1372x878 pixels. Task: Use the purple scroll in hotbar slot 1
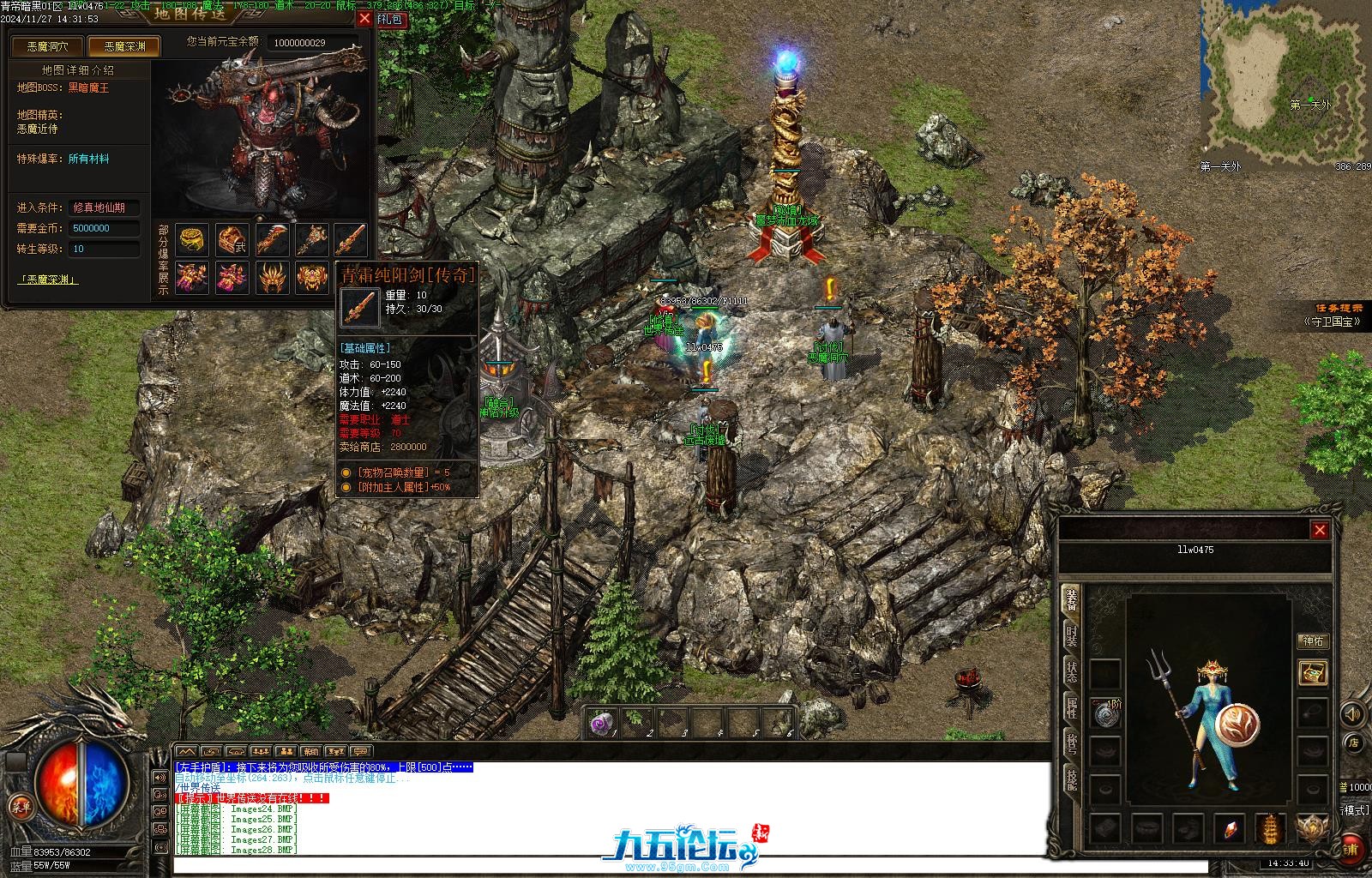click(x=603, y=723)
